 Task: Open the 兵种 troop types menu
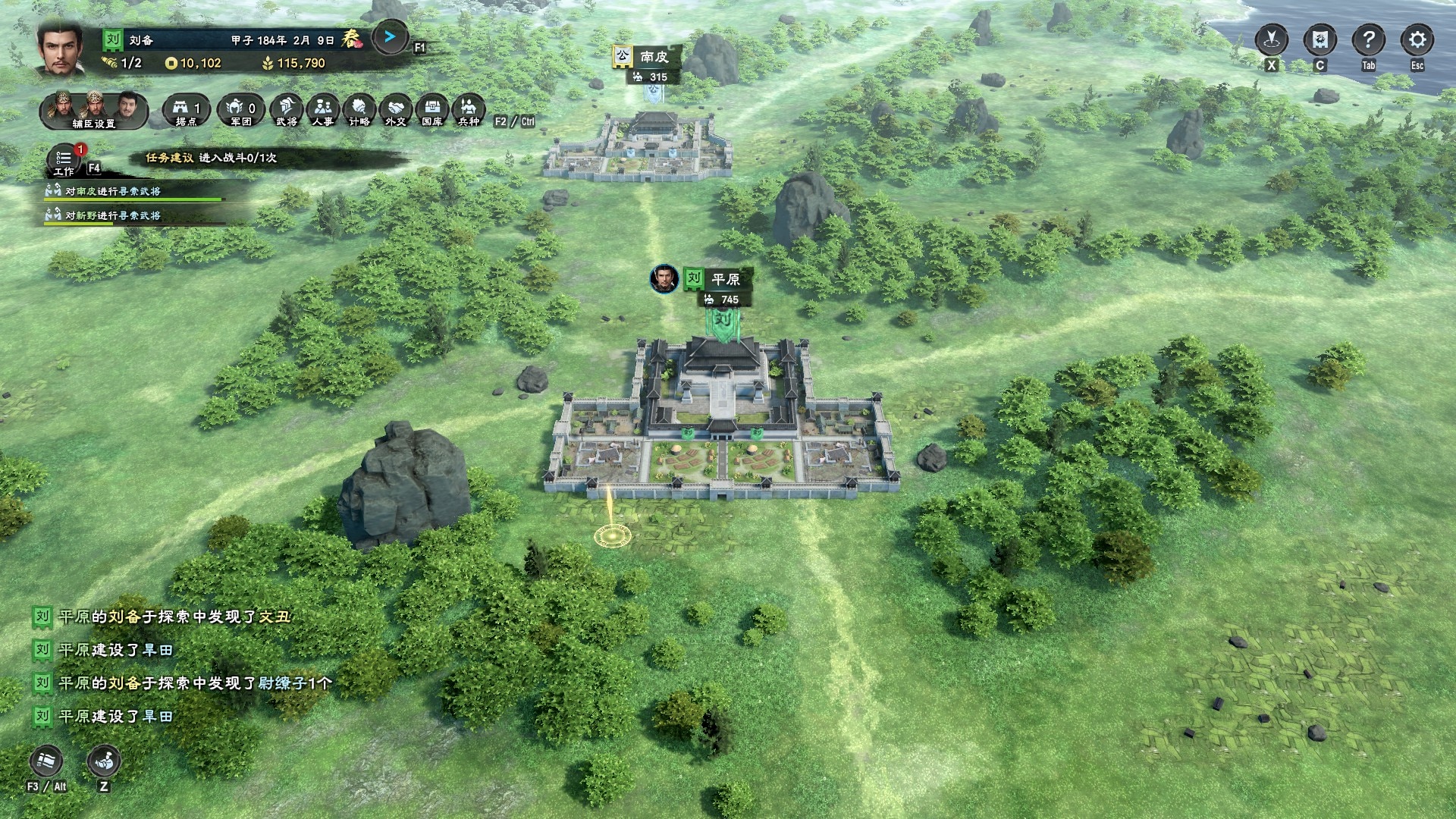469,111
